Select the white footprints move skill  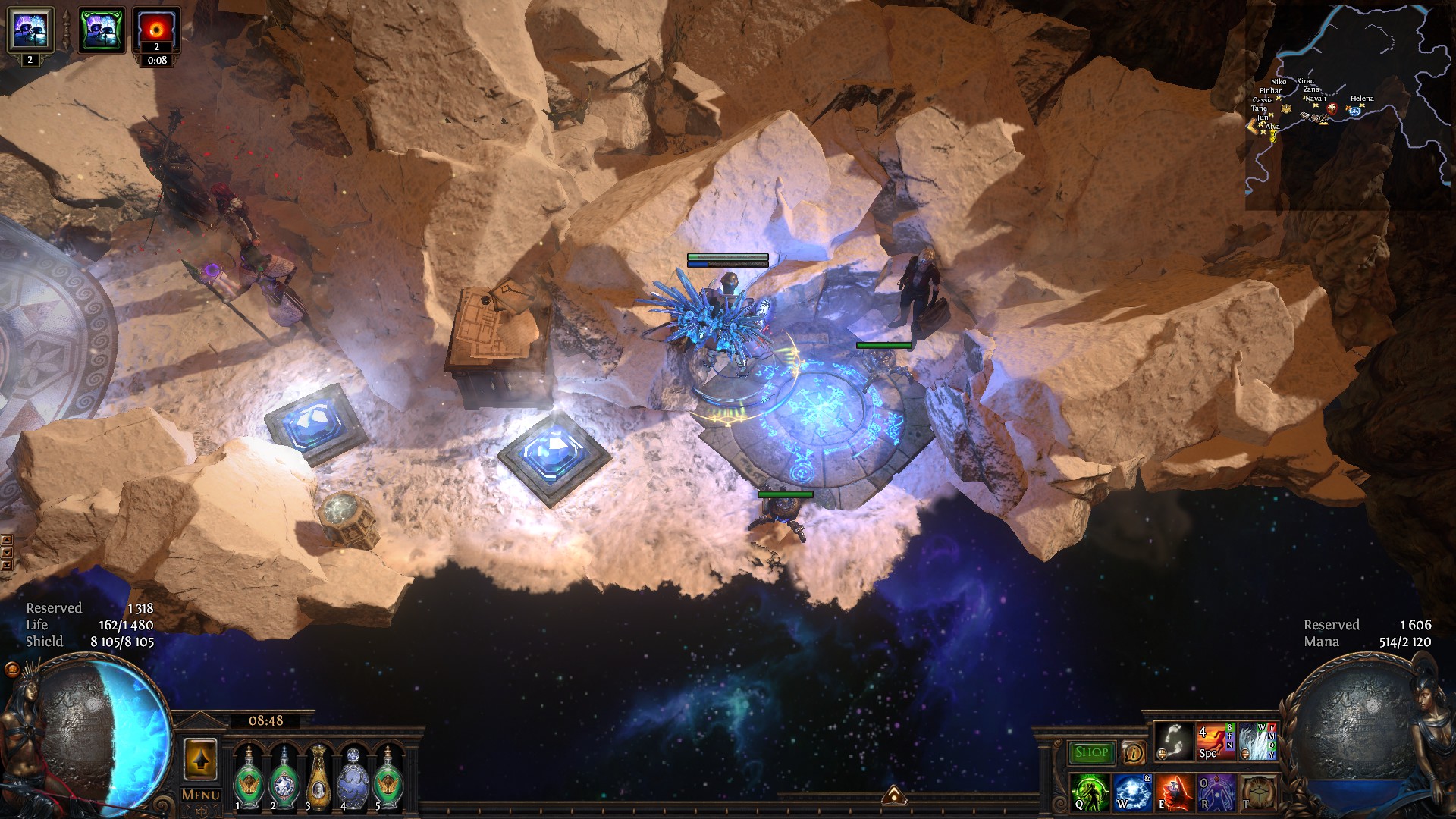tap(1173, 741)
